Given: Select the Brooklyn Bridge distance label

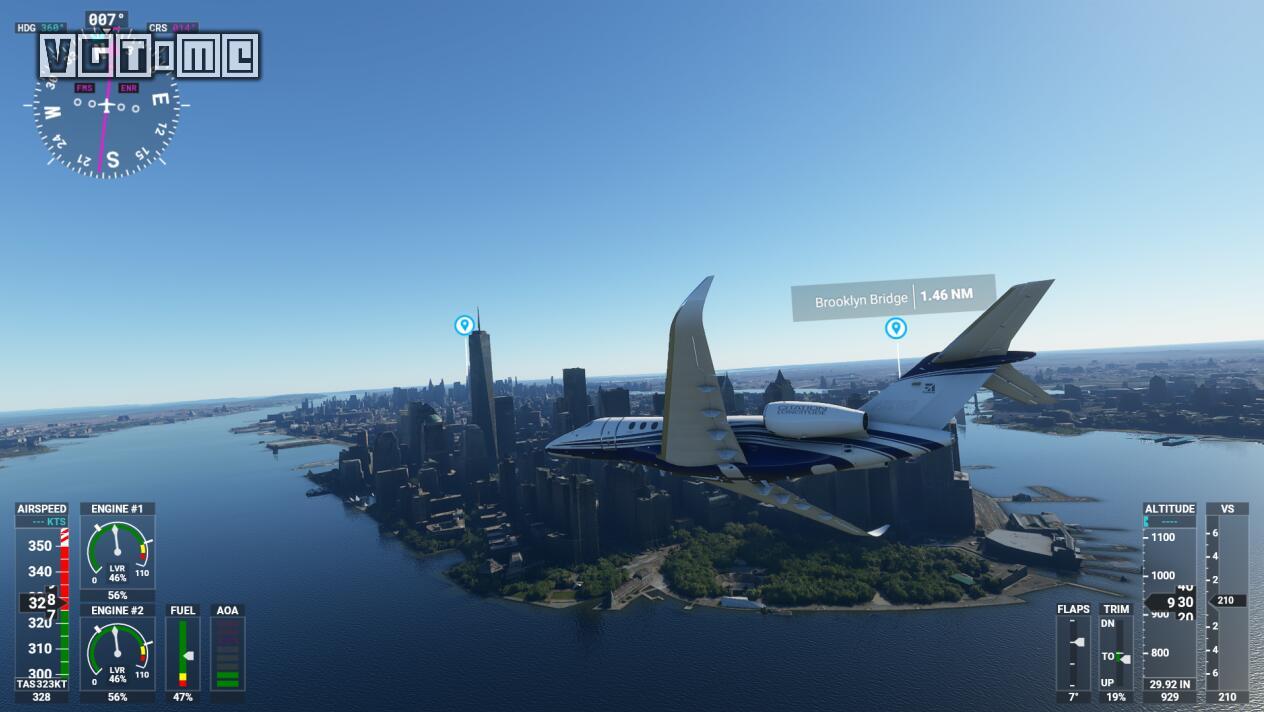Looking at the screenshot, I should click(893, 297).
